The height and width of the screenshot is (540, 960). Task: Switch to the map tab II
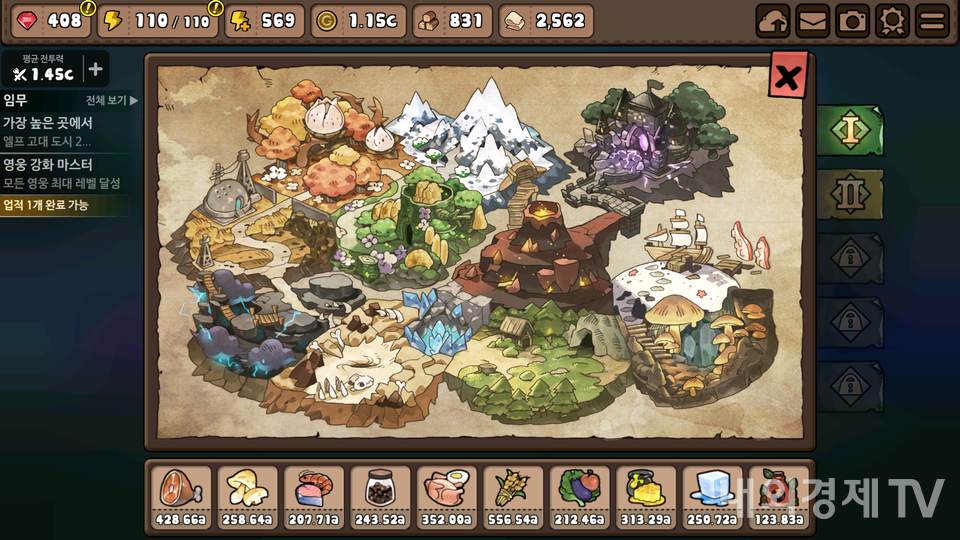[x=849, y=194]
